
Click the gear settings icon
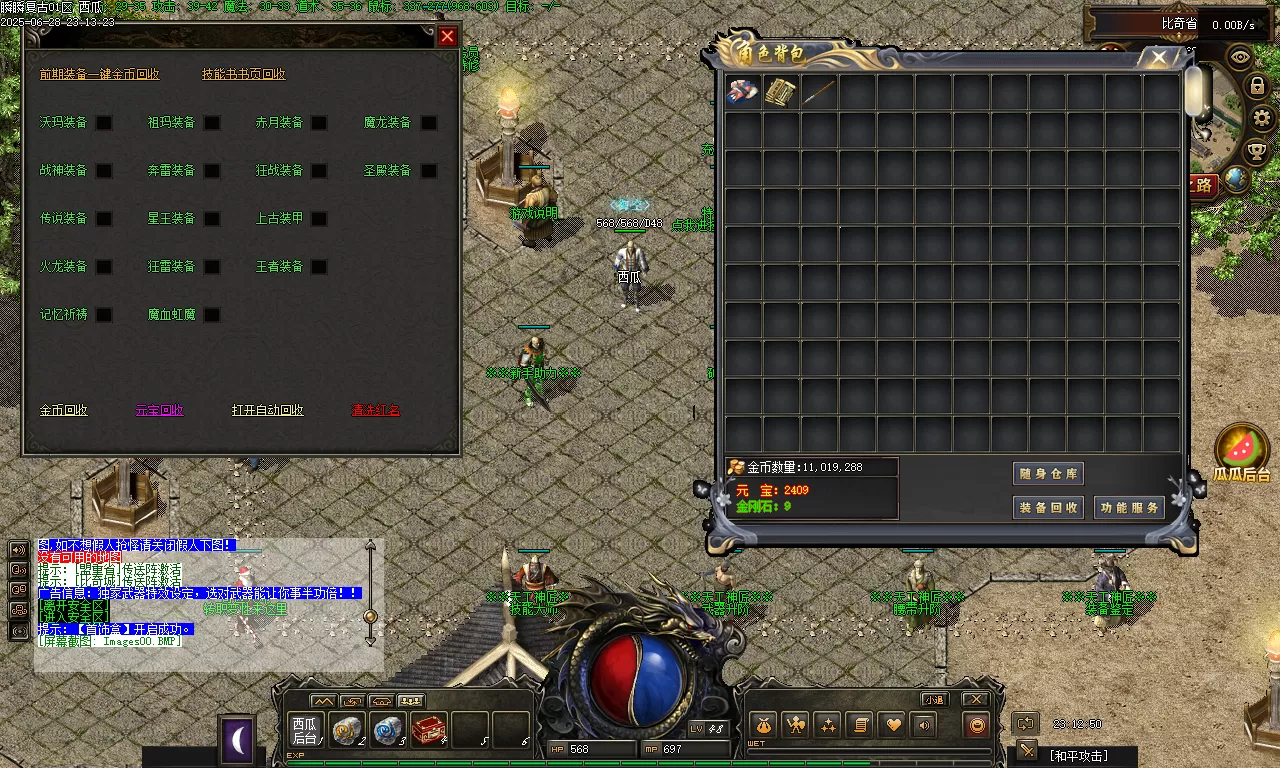coord(1262,119)
